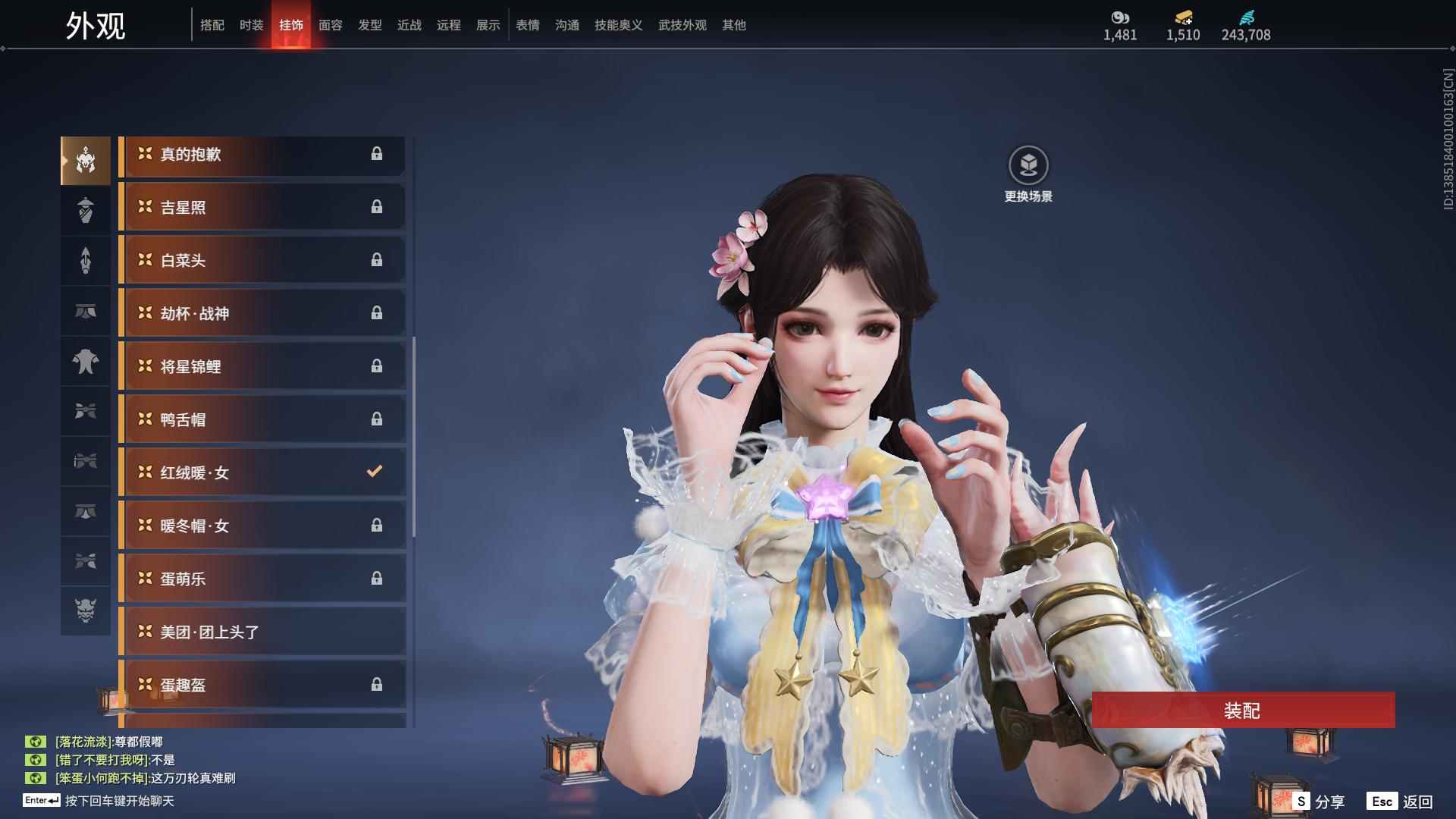Pick the 劫杯·战神 list item
The image size is (1456, 819).
point(262,314)
